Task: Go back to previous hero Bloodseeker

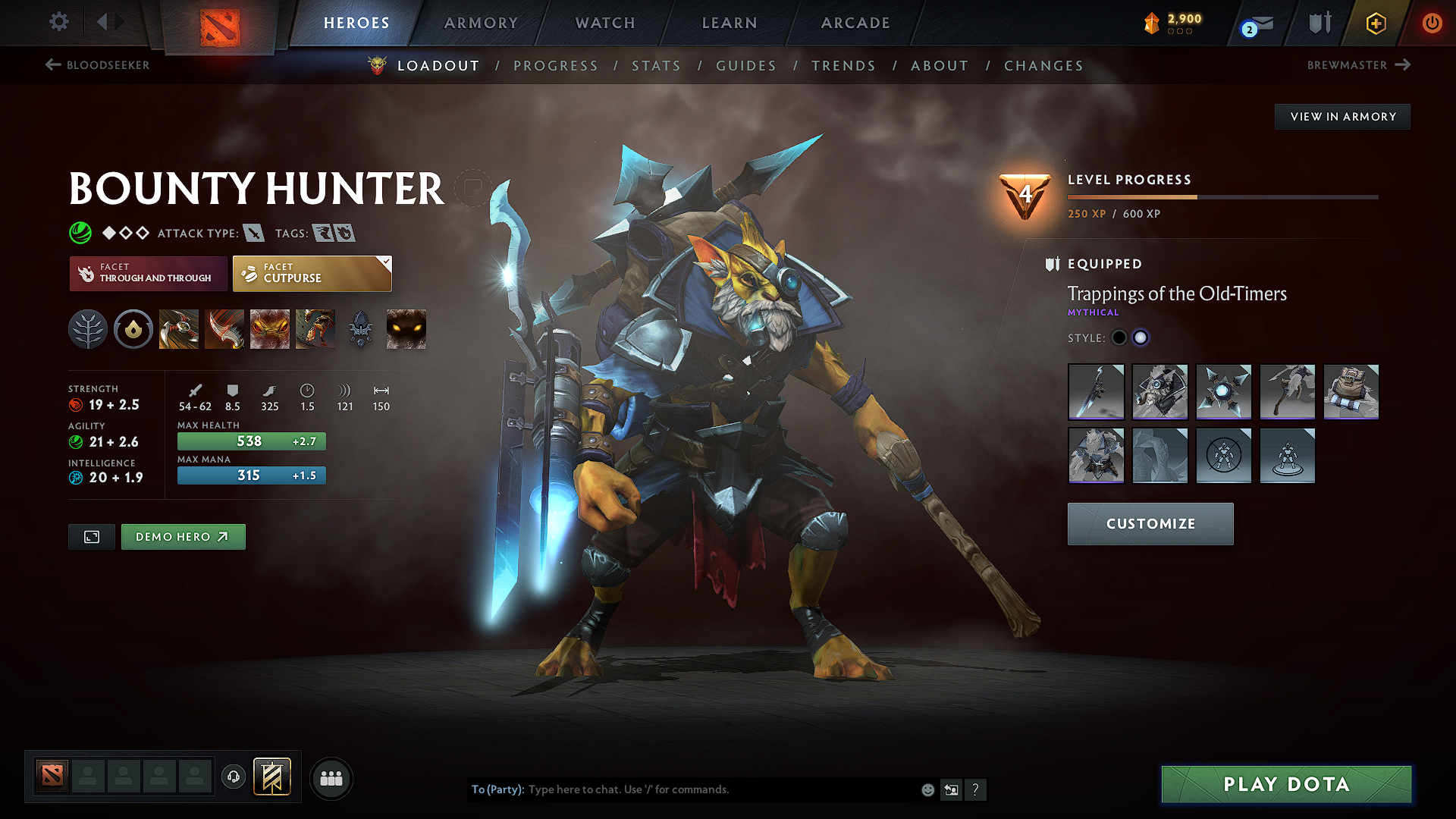Action: (98, 65)
